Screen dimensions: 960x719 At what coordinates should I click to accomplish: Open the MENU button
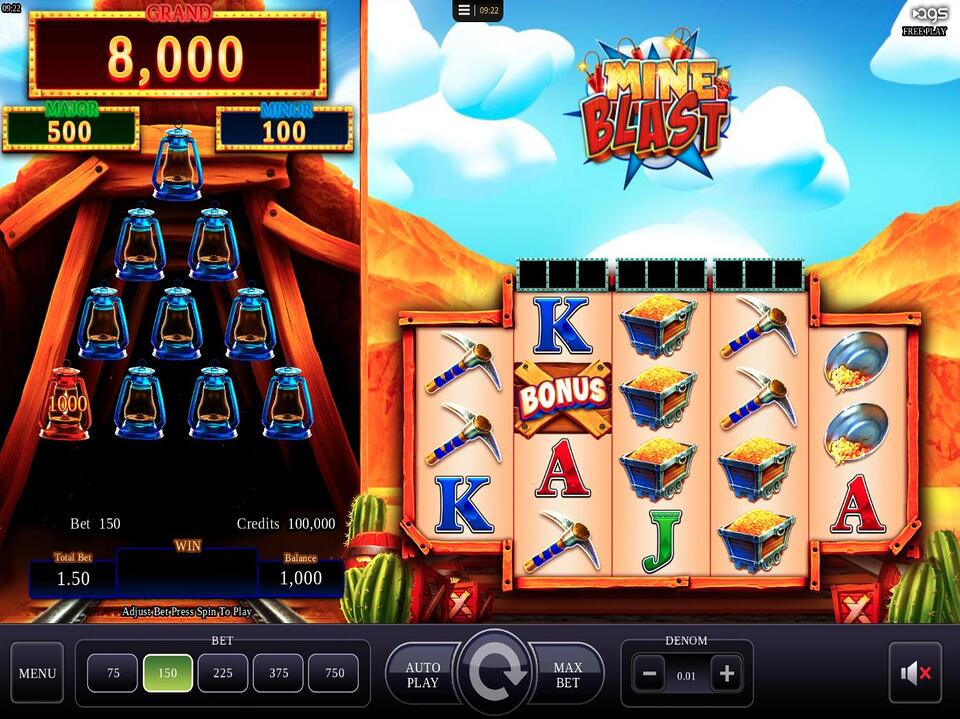click(x=37, y=673)
